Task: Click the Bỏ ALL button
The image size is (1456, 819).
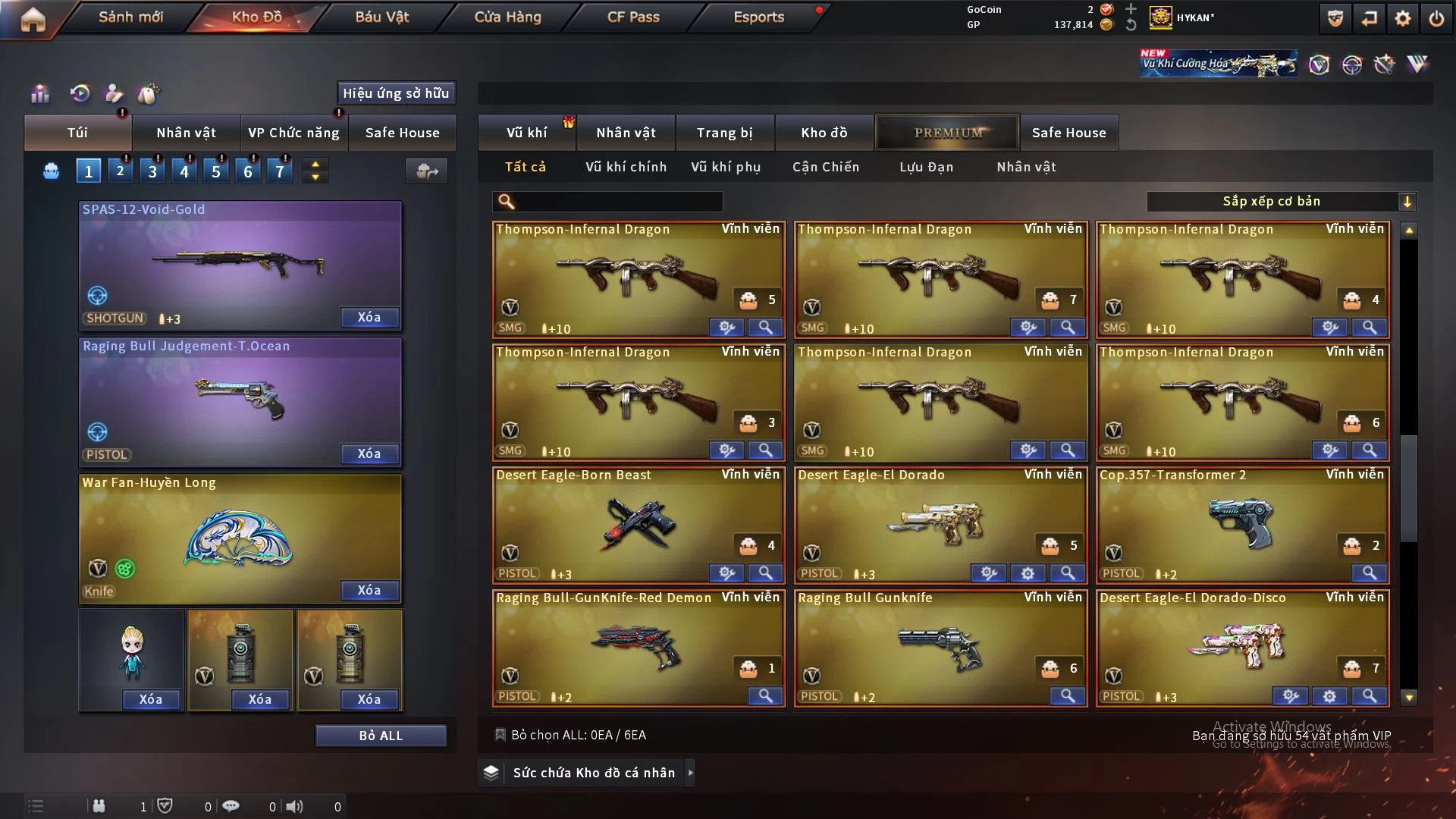Action: pyautogui.click(x=381, y=736)
